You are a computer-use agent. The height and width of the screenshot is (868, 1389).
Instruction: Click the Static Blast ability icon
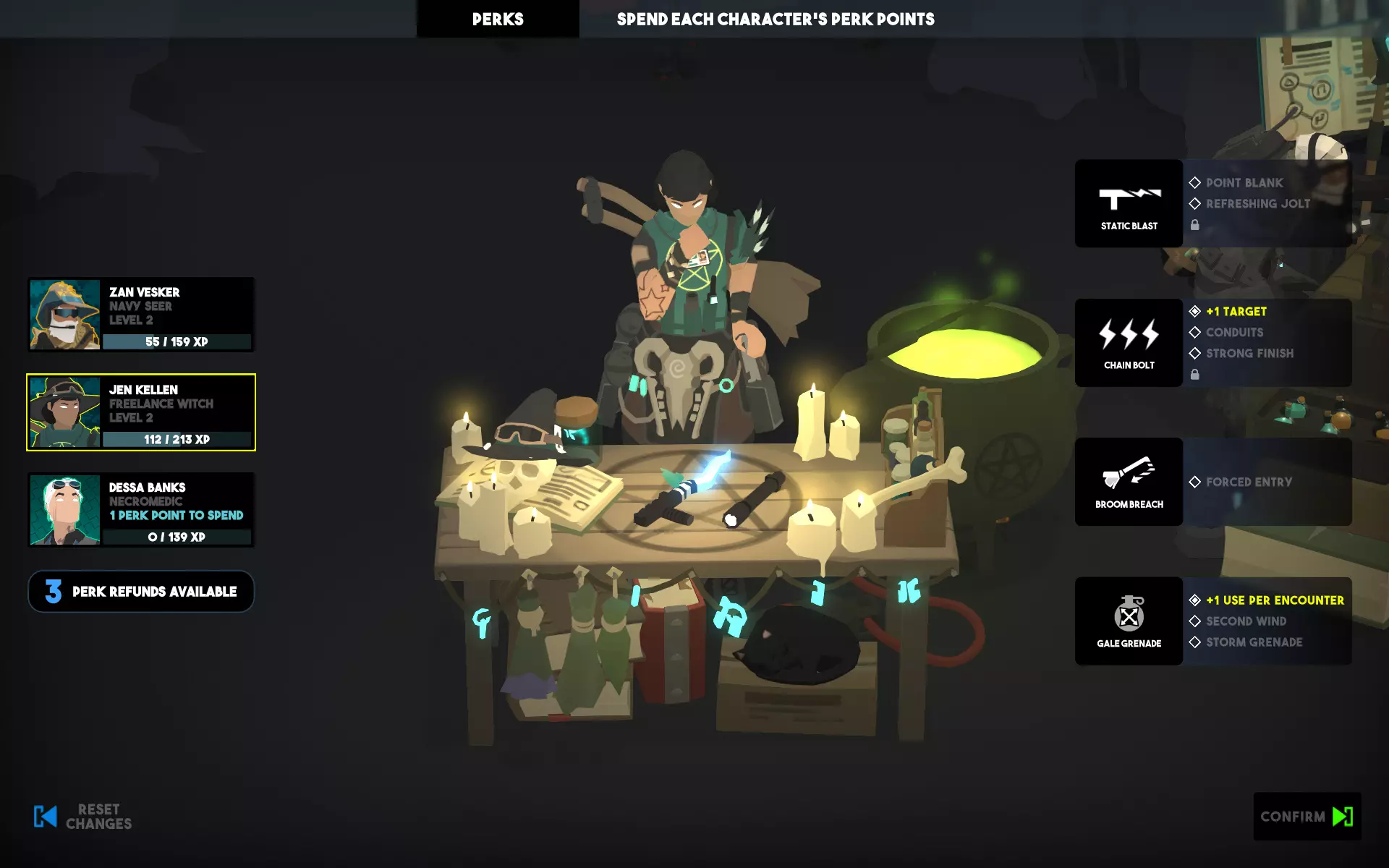coord(1129,203)
